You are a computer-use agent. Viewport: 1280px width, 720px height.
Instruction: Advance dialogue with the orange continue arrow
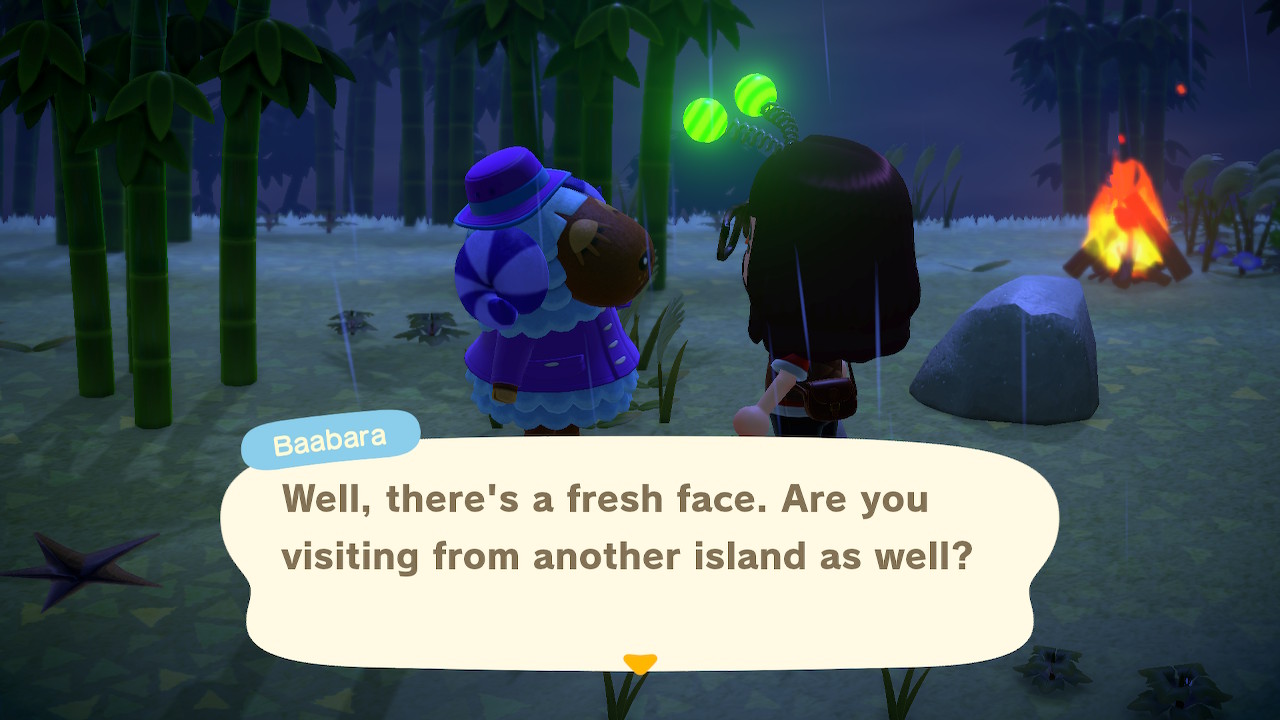(640, 663)
